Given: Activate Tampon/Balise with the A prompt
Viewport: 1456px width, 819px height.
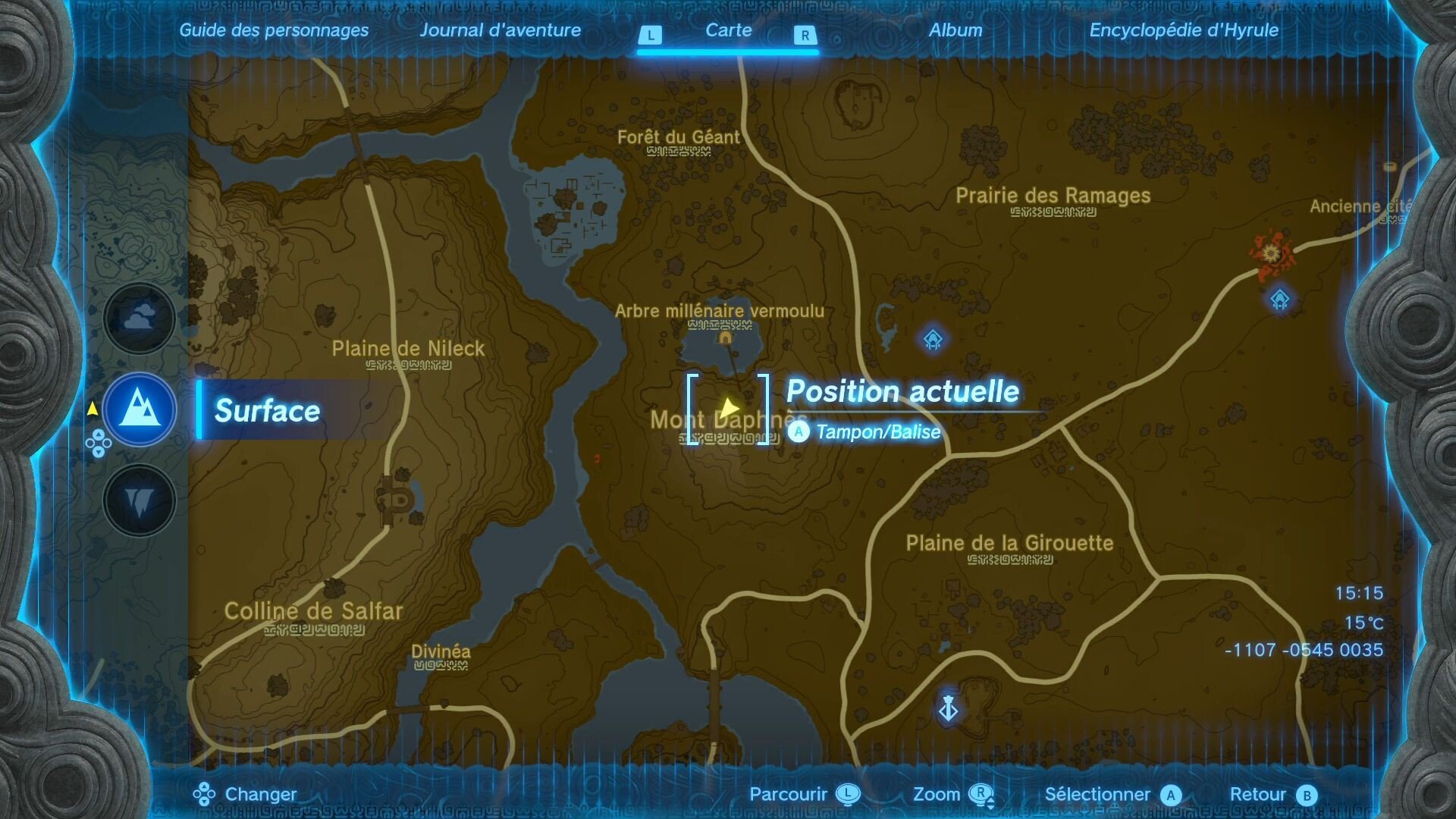Looking at the screenshot, I should point(798,432).
